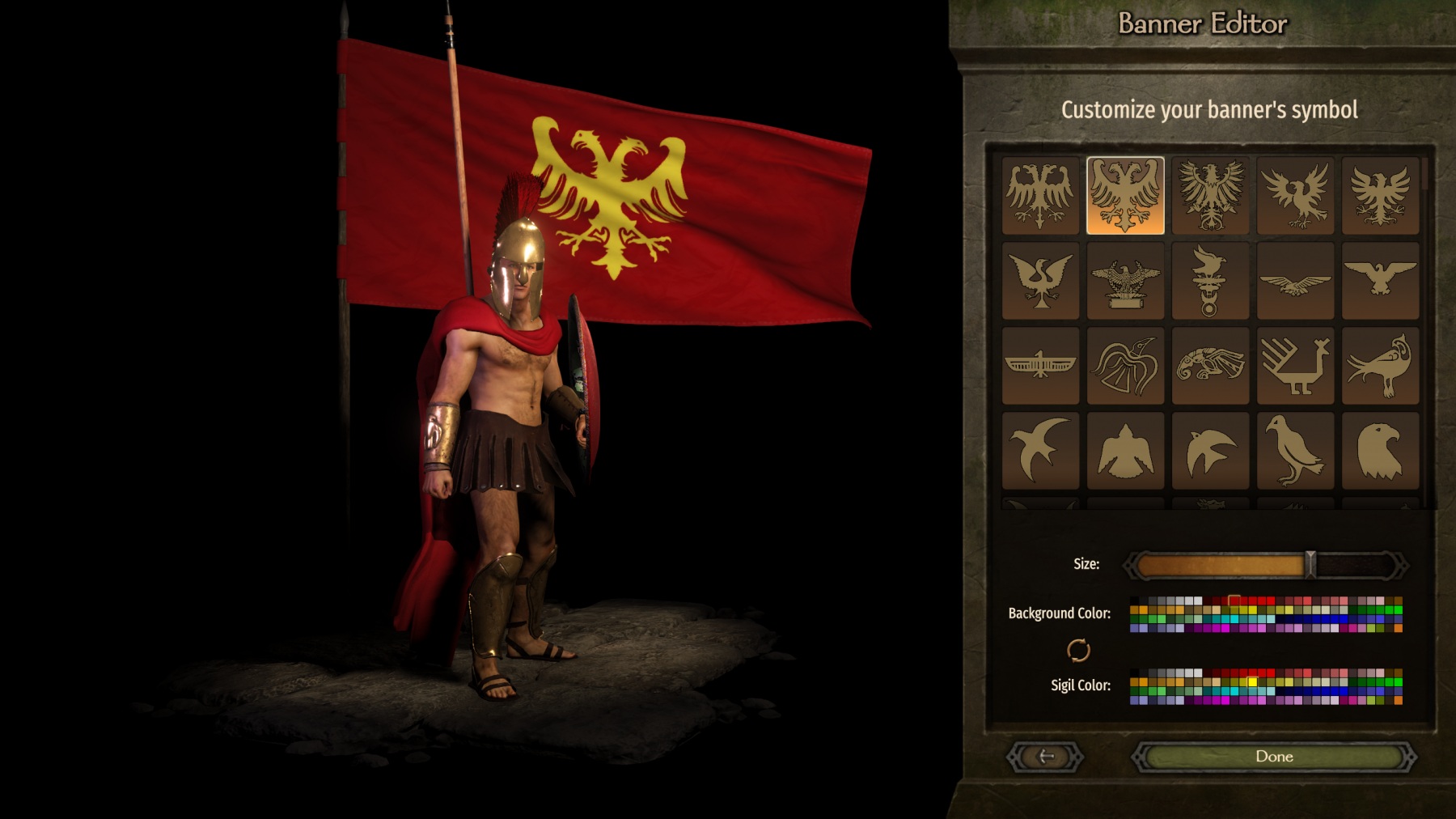Pick the wide flat winged emblem symbol
1456x819 pixels.
click(x=1040, y=366)
